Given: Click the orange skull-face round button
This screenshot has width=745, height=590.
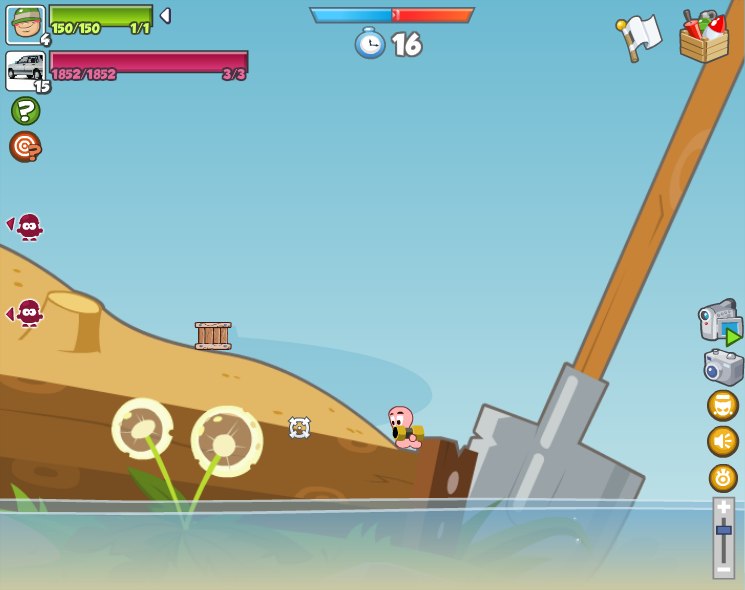Looking at the screenshot, I should (723, 405).
